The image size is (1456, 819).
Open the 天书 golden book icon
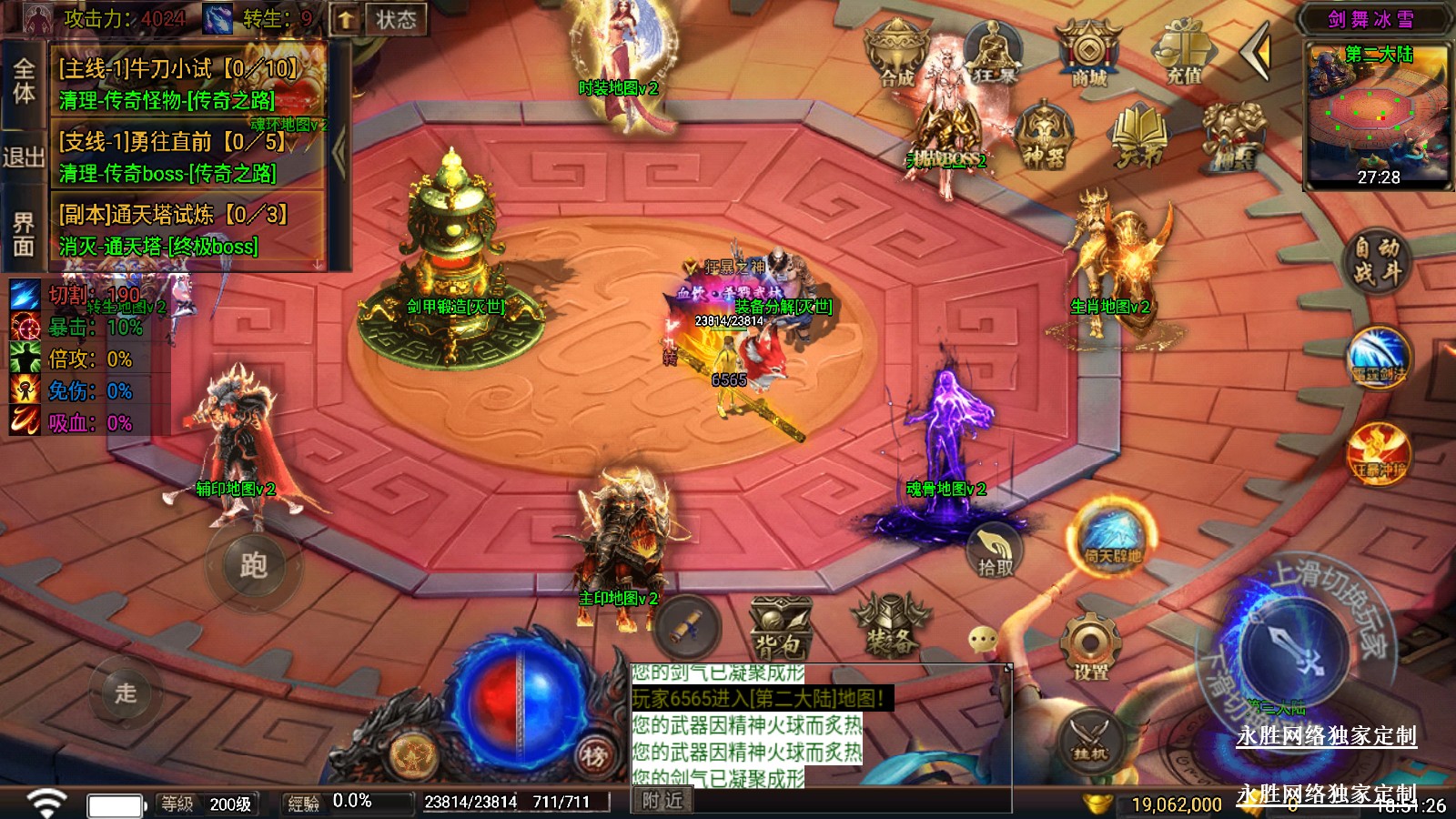coord(1138,136)
